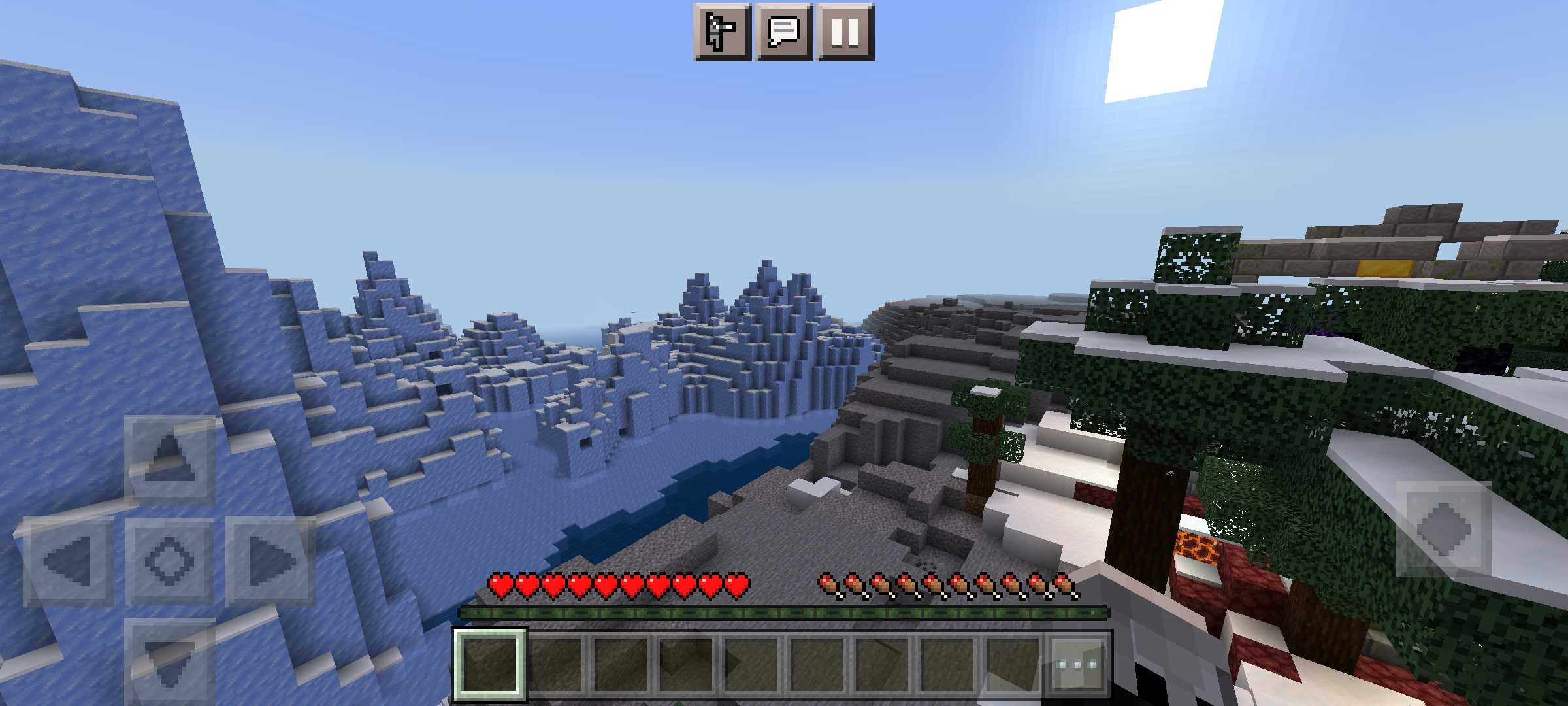The image size is (1568, 706).
Task: Pause the game
Action: (845, 32)
